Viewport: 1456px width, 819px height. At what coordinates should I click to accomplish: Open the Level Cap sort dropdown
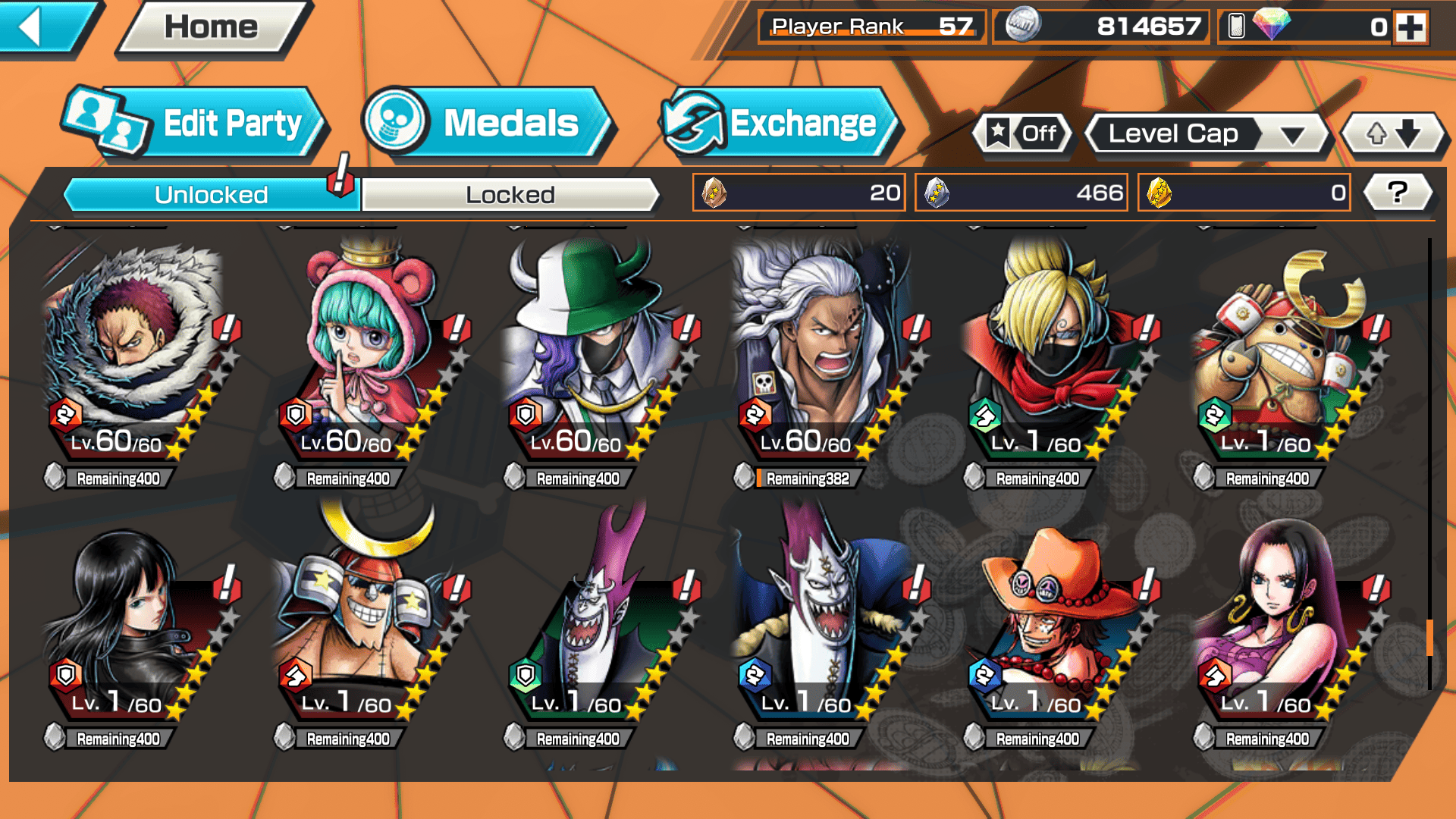[1207, 134]
